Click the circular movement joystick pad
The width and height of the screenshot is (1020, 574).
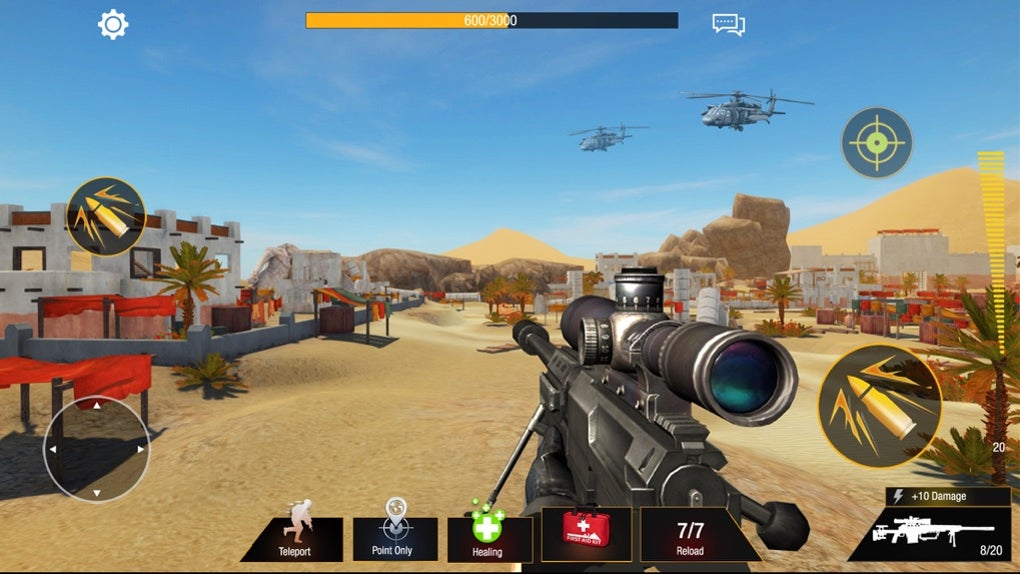point(96,449)
